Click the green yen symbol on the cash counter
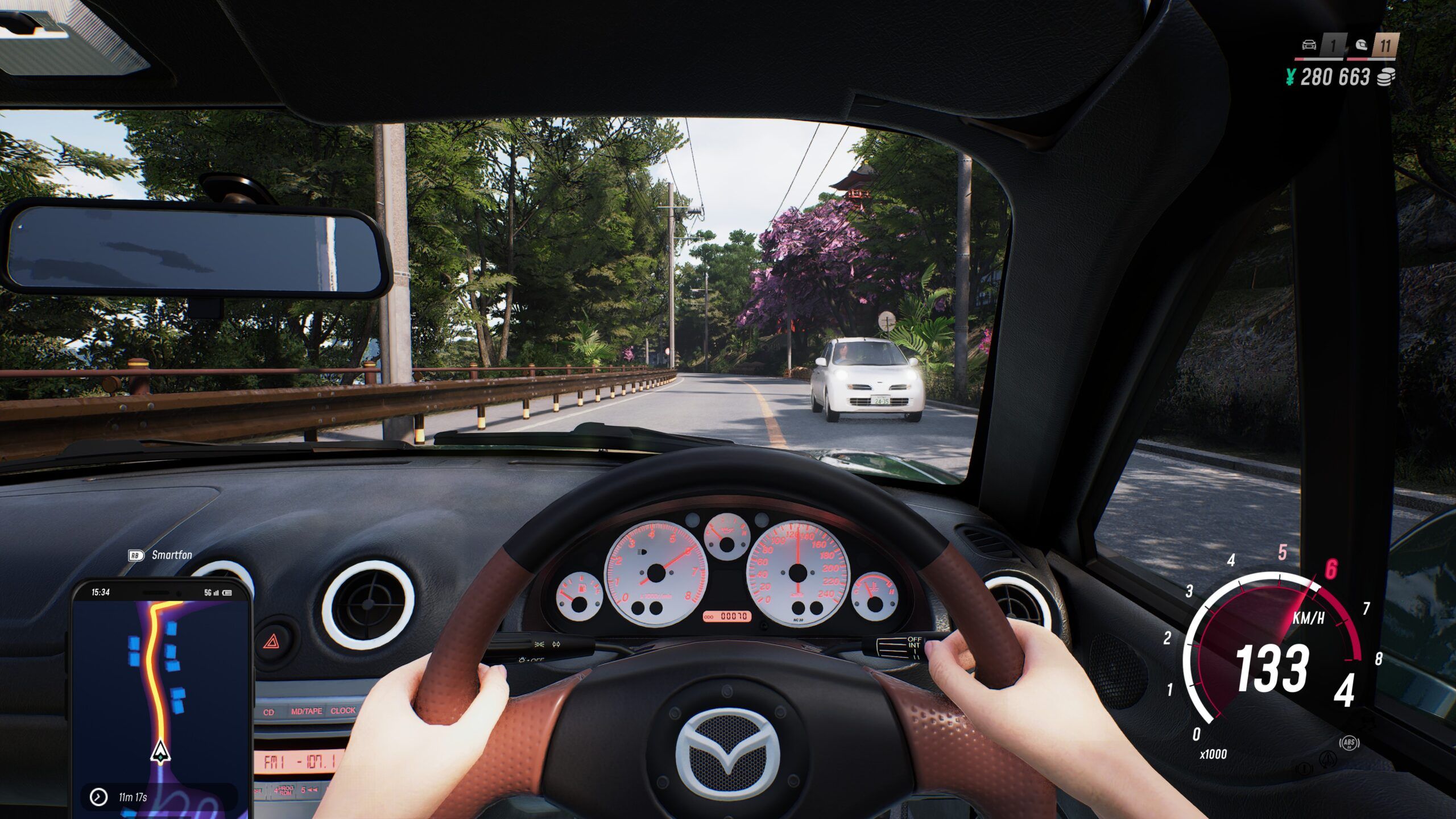Screen dimensions: 1456x819 1289,77
